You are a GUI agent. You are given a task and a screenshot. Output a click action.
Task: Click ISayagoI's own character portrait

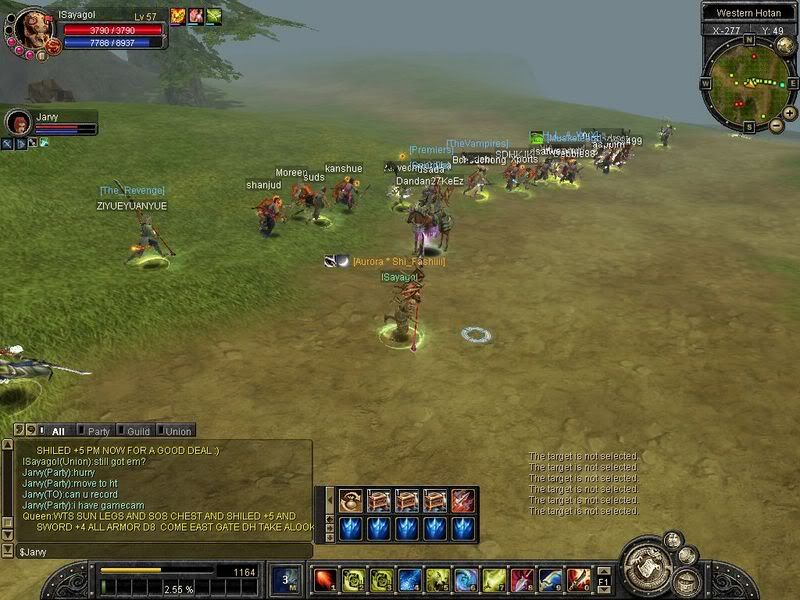point(32,28)
